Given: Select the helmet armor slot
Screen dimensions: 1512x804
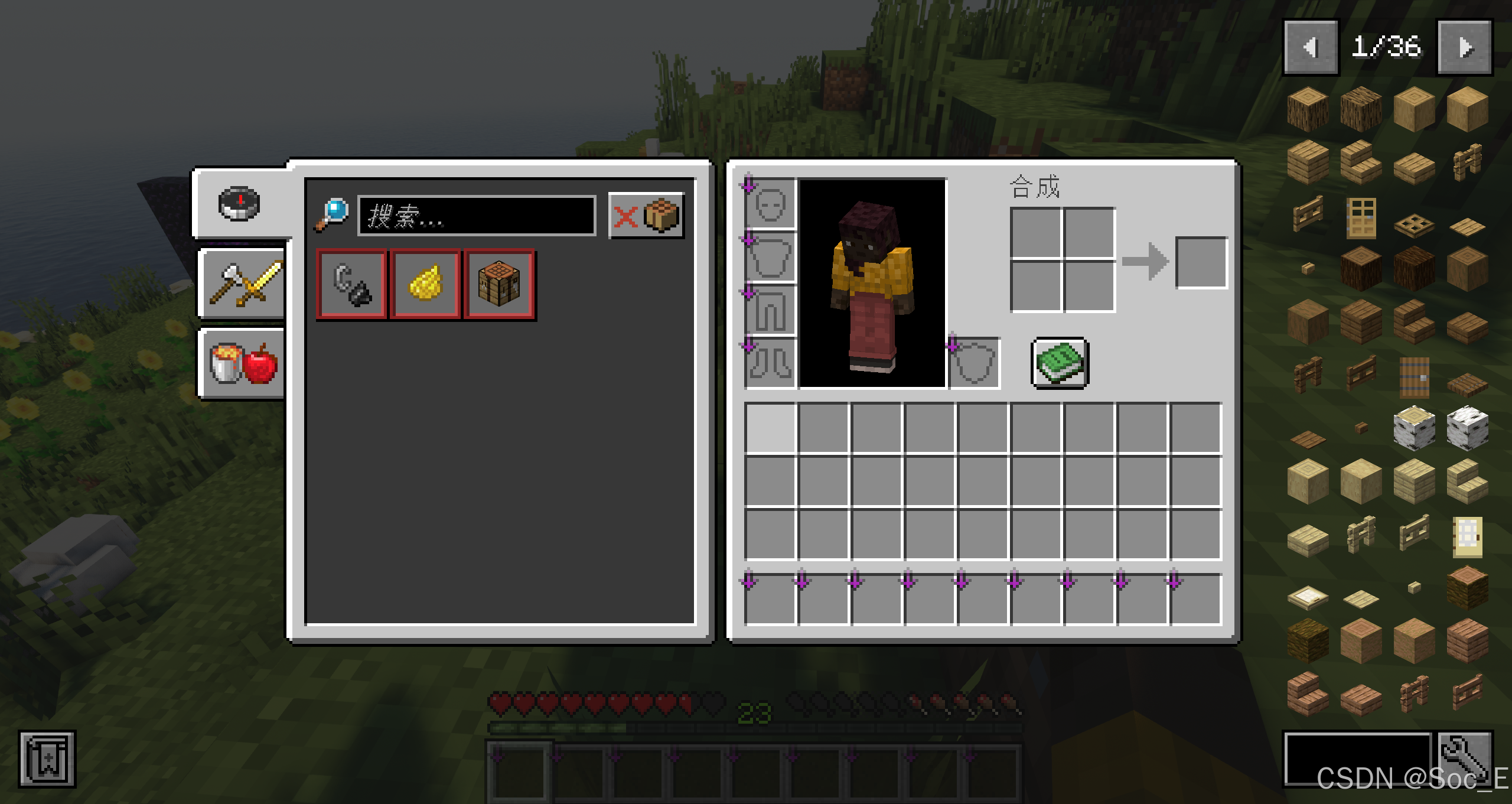Looking at the screenshot, I should pos(771,204).
